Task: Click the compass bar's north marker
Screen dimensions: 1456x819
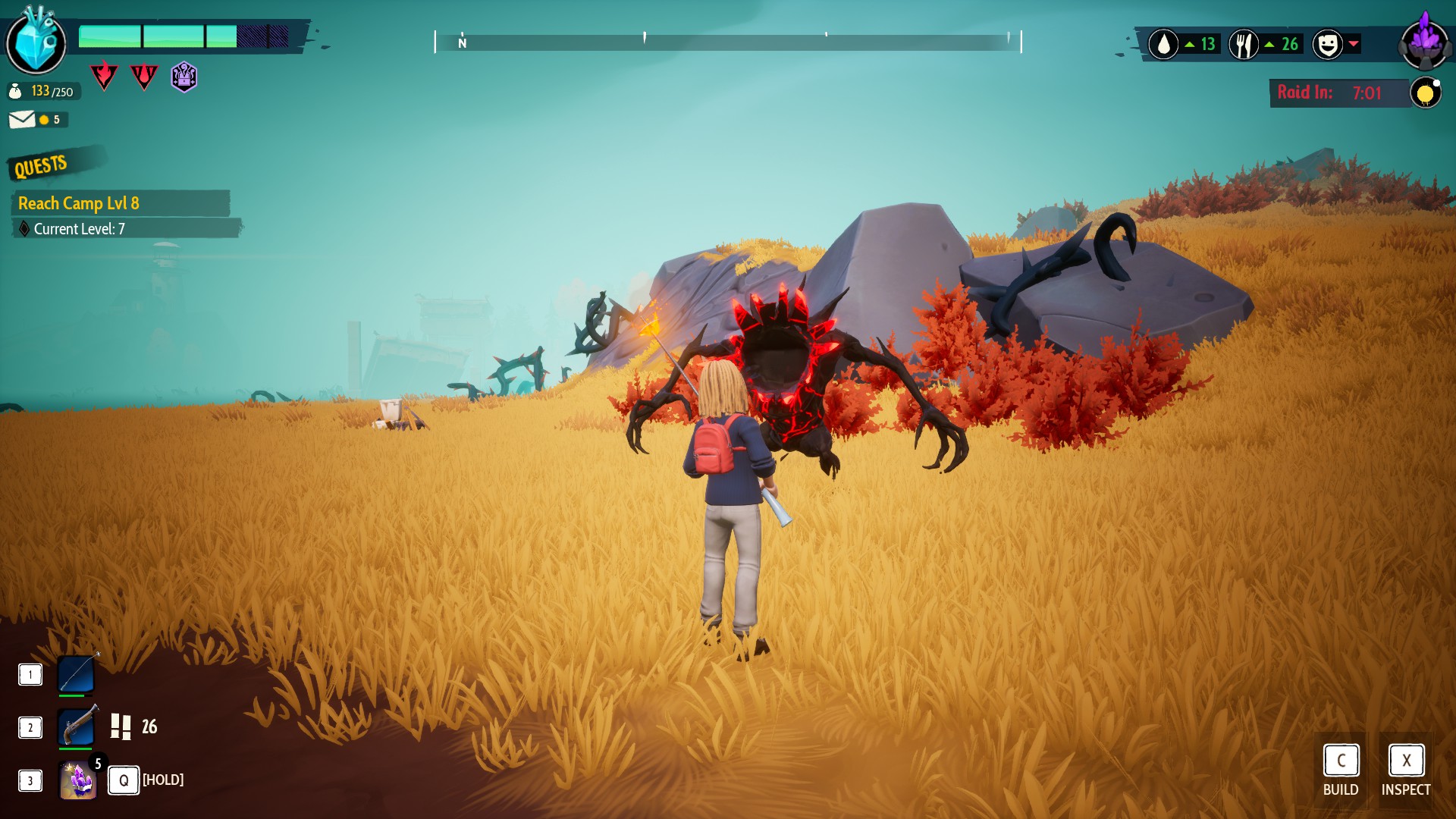Action: coord(463,43)
